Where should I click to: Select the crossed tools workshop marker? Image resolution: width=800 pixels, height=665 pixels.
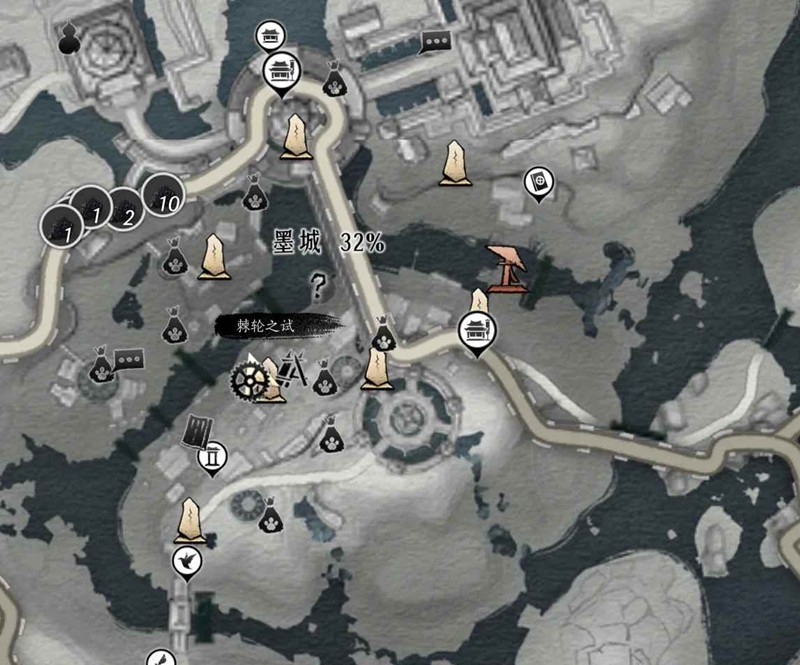click(293, 371)
